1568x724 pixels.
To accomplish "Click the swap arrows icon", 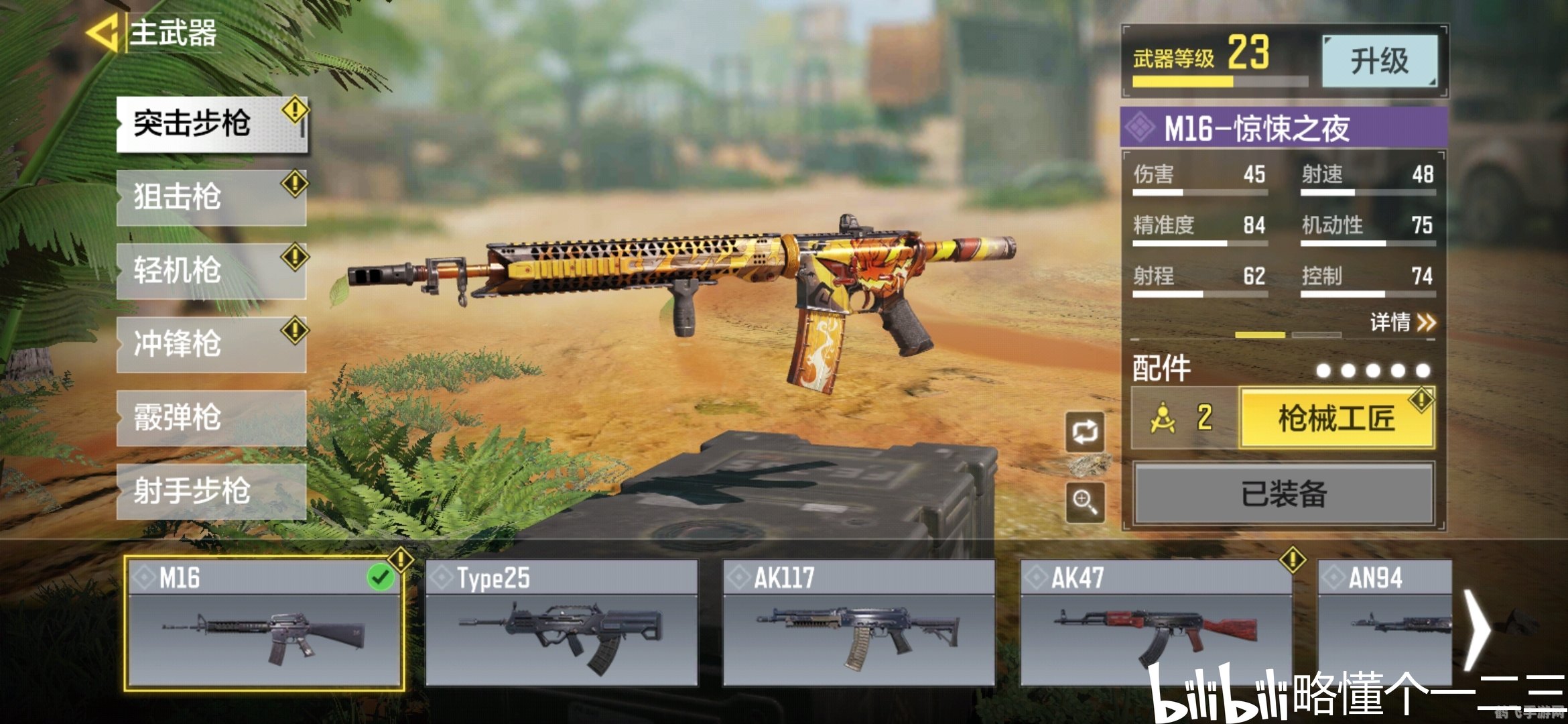I will click(x=1085, y=432).
